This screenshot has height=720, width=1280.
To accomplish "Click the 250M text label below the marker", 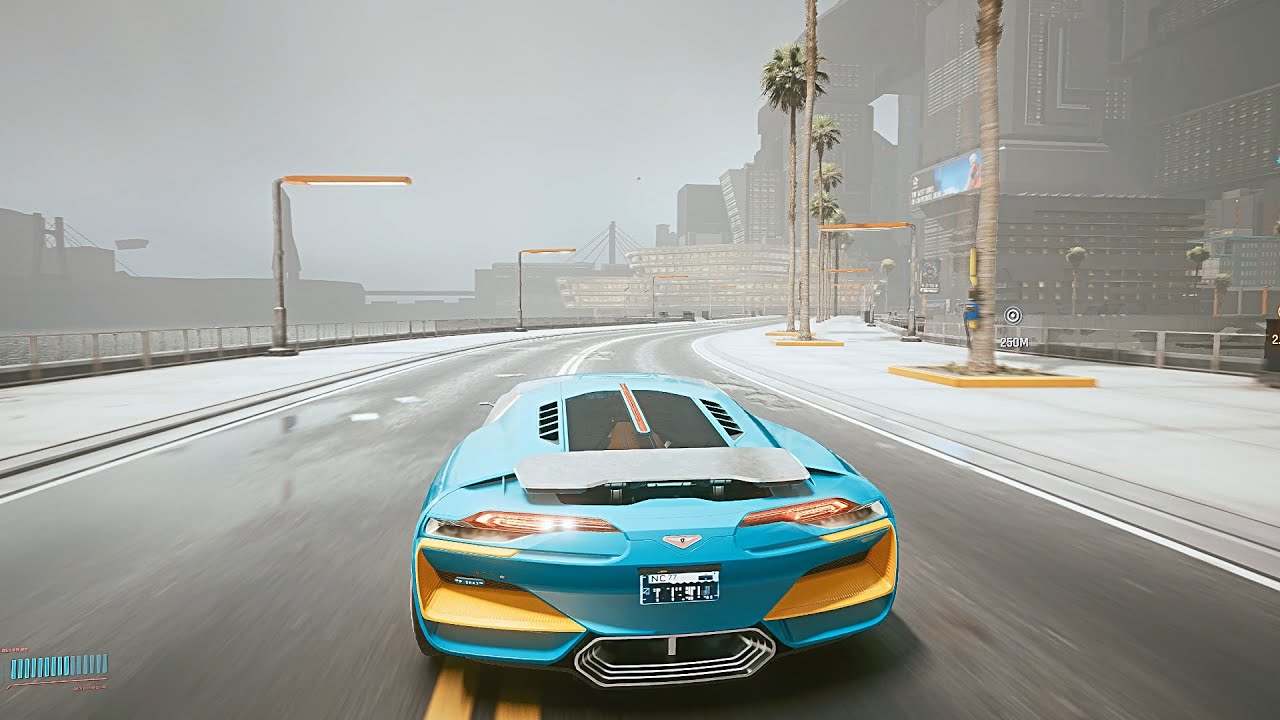I will [x=1015, y=340].
